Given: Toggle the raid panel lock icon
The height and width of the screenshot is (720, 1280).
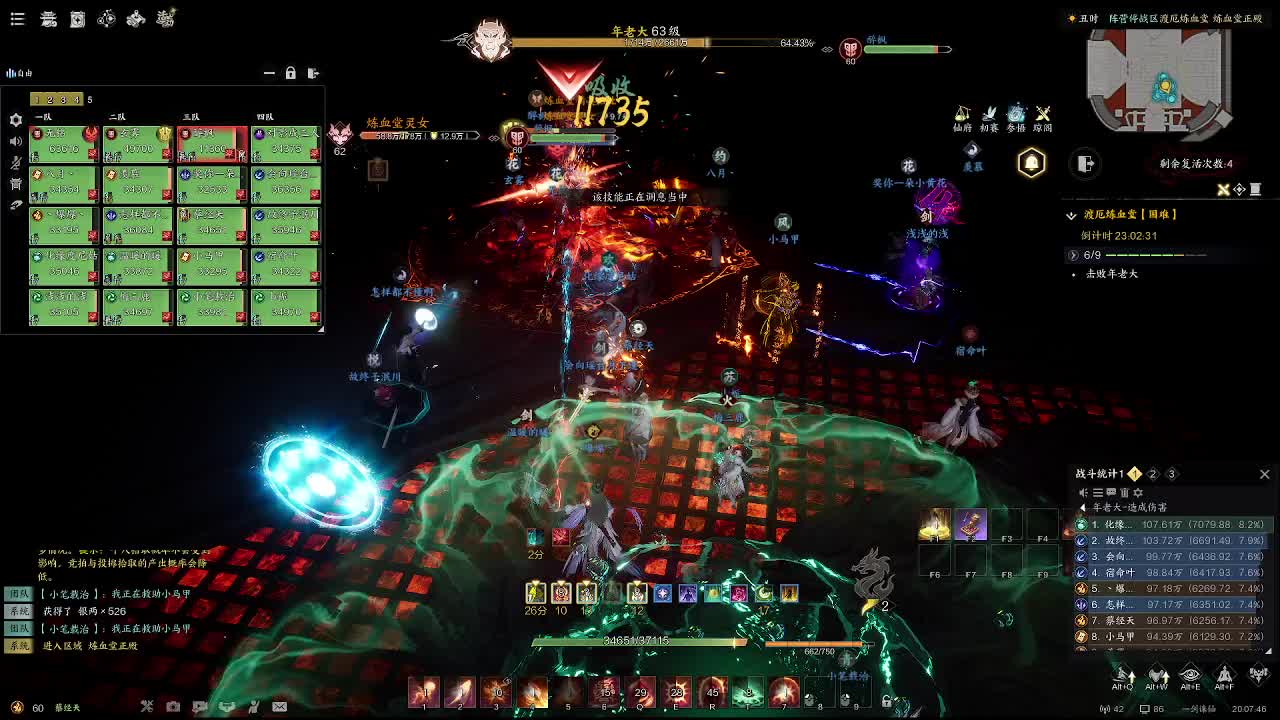Looking at the screenshot, I should coord(290,73).
